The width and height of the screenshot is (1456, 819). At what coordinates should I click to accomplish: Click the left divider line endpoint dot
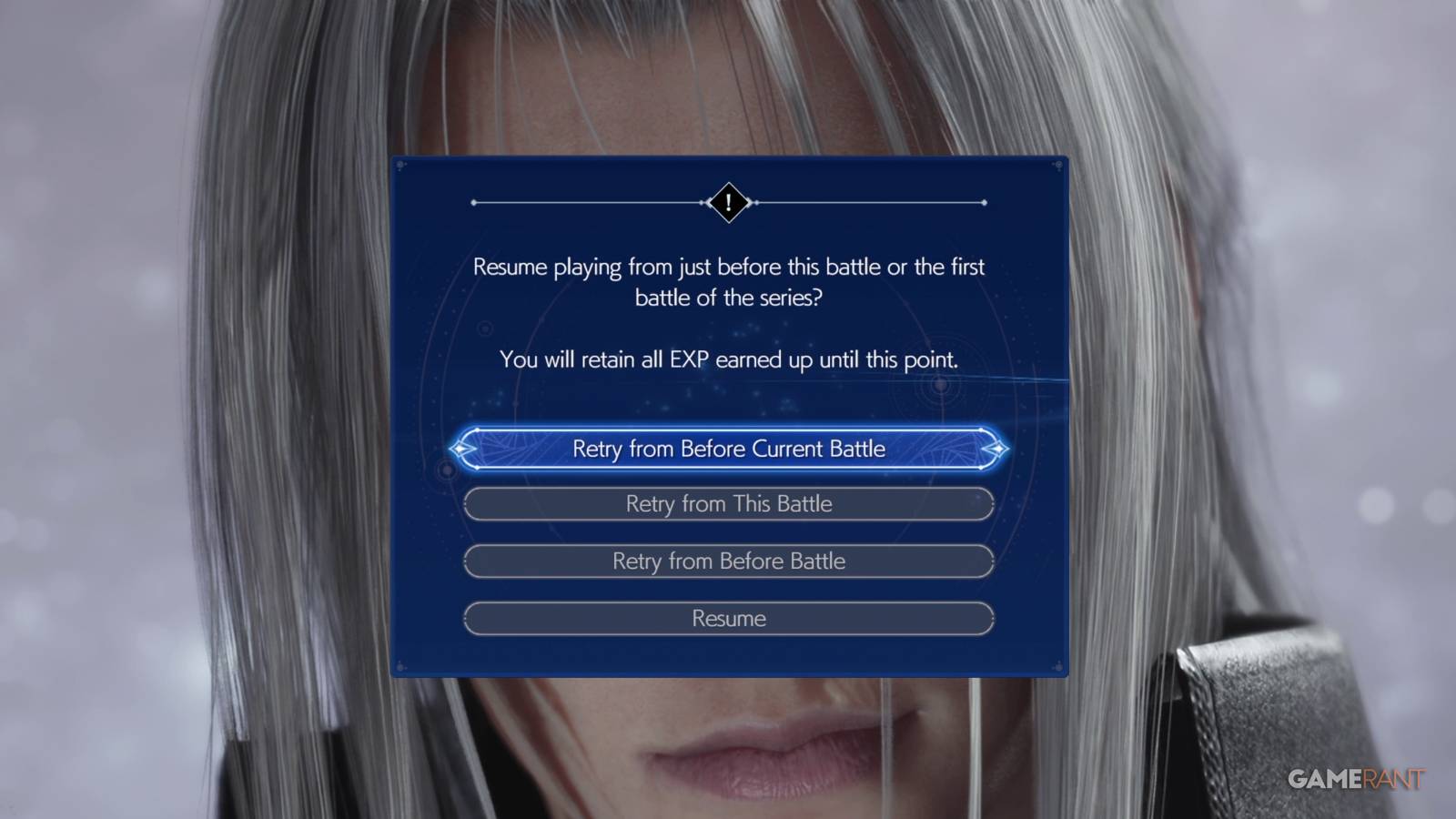coord(472,202)
